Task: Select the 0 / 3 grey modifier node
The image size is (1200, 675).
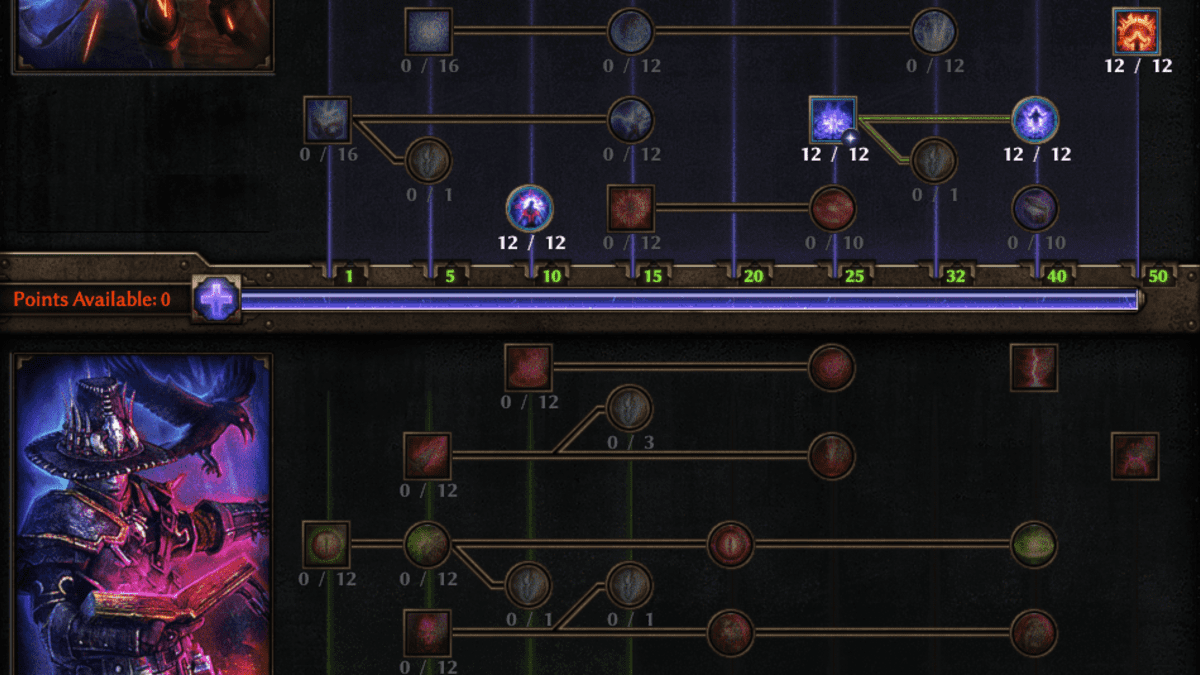Action: tap(629, 408)
